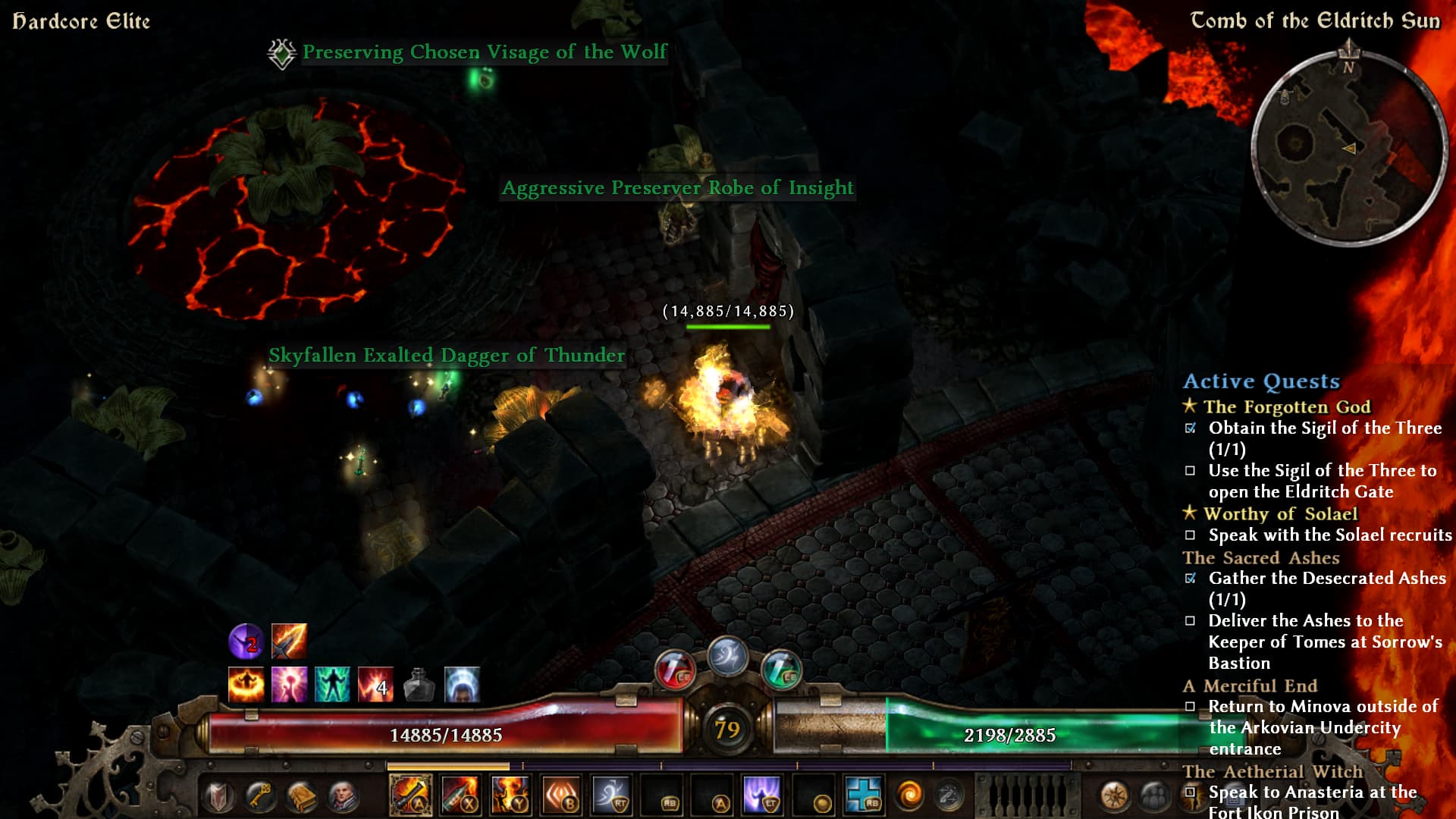Open the grey multiplayer group icon

tap(1153, 796)
